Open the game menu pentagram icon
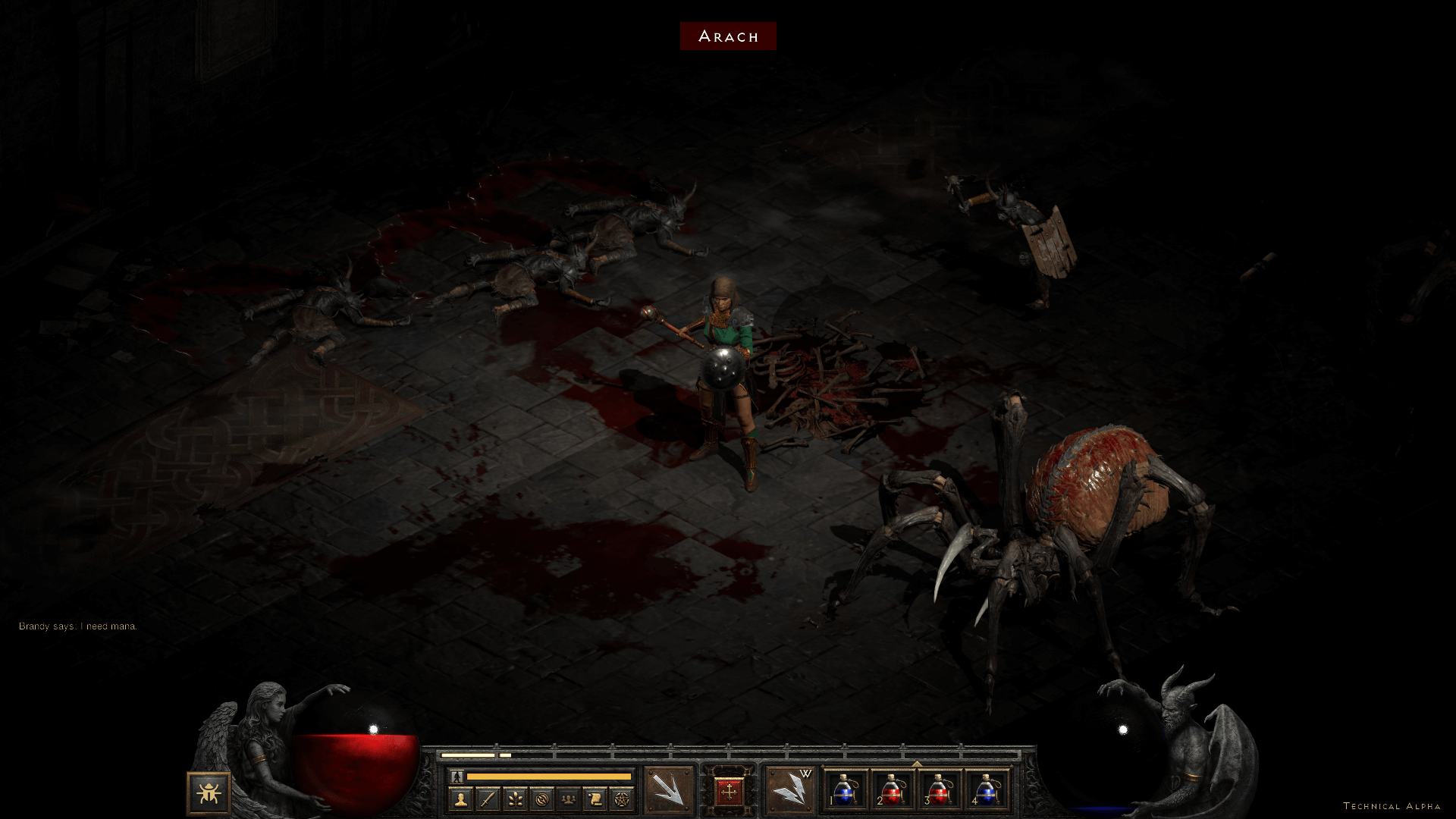 [x=622, y=799]
